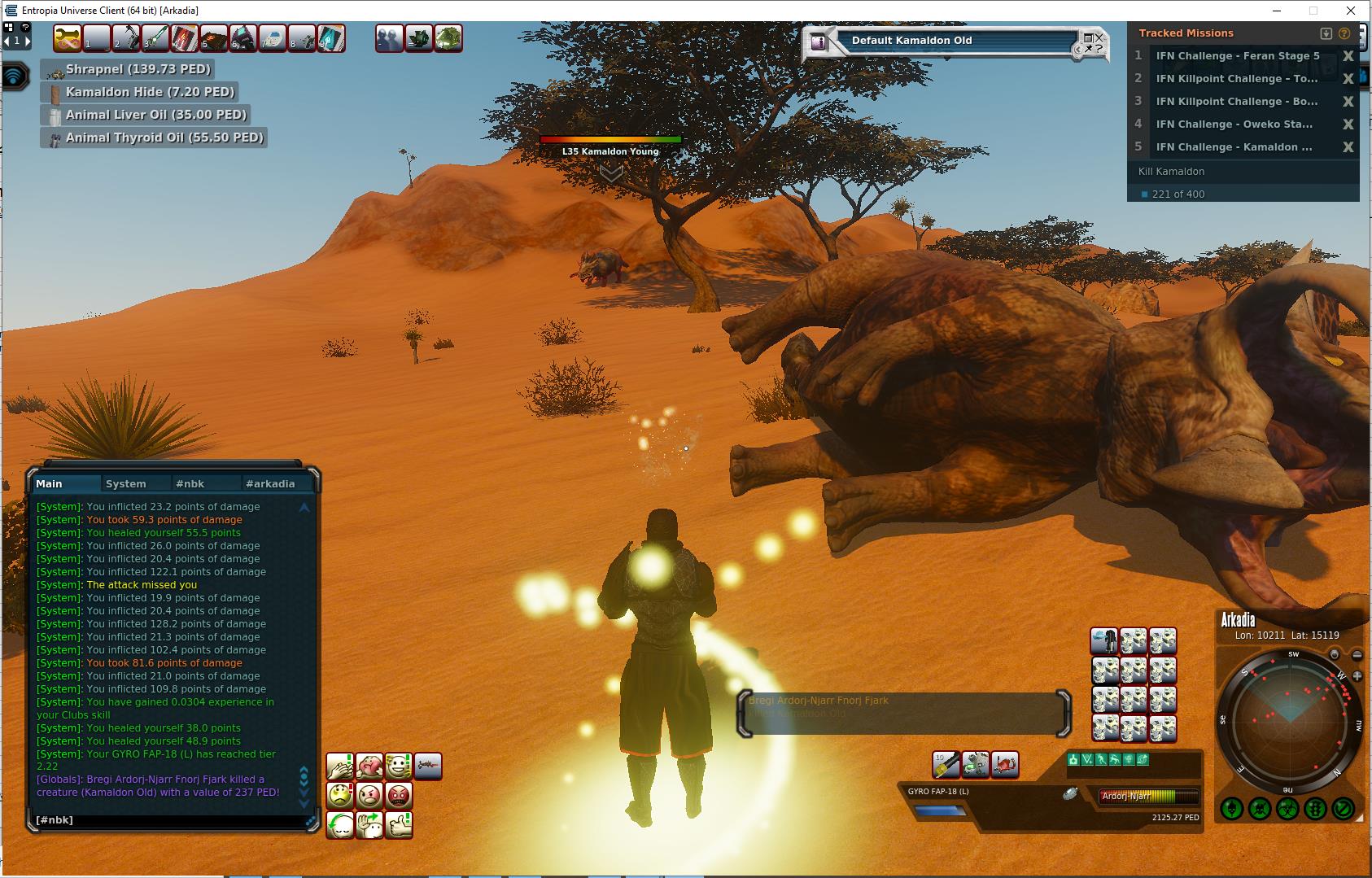Toggle the traffic light icon under radar
The height and width of the screenshot is (878, 1372).
point(1315,810)
